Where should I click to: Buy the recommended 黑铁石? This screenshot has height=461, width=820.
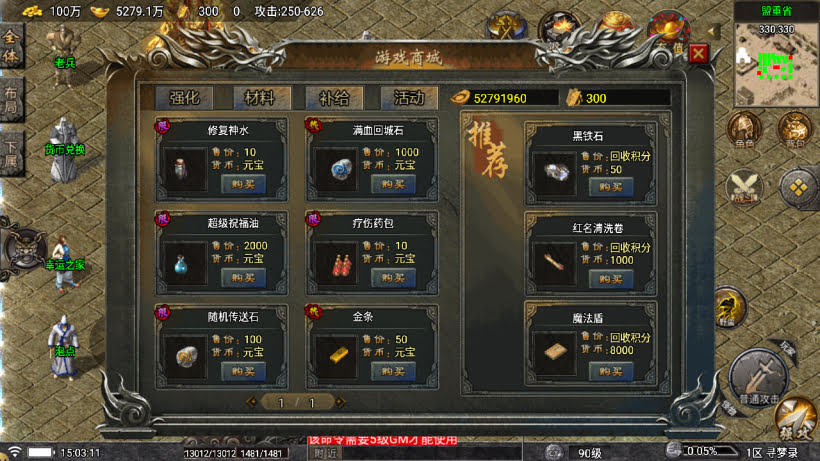tap(611, 186)
